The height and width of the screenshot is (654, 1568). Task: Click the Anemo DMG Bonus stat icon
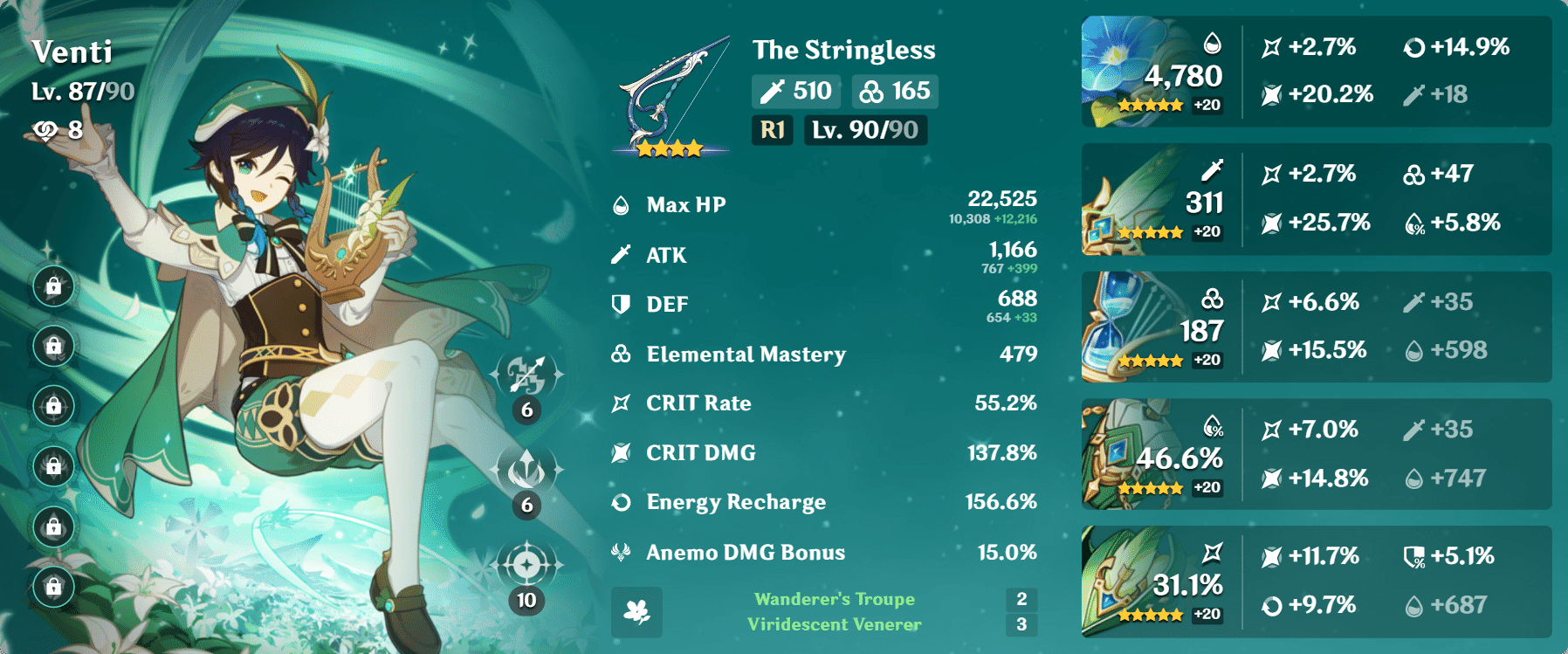[620, 552]
